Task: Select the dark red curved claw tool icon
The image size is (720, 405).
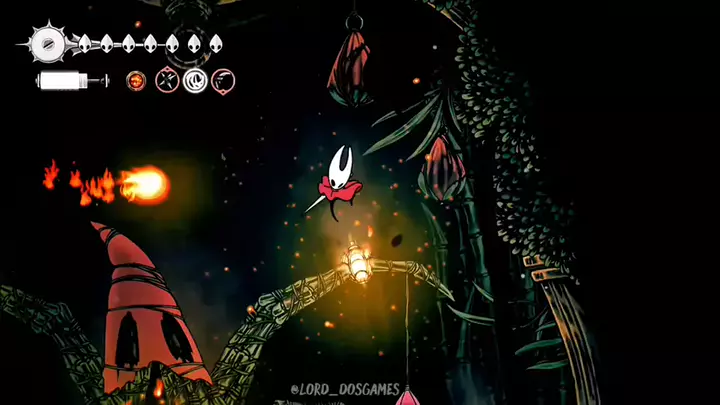Action: point(224,81)
